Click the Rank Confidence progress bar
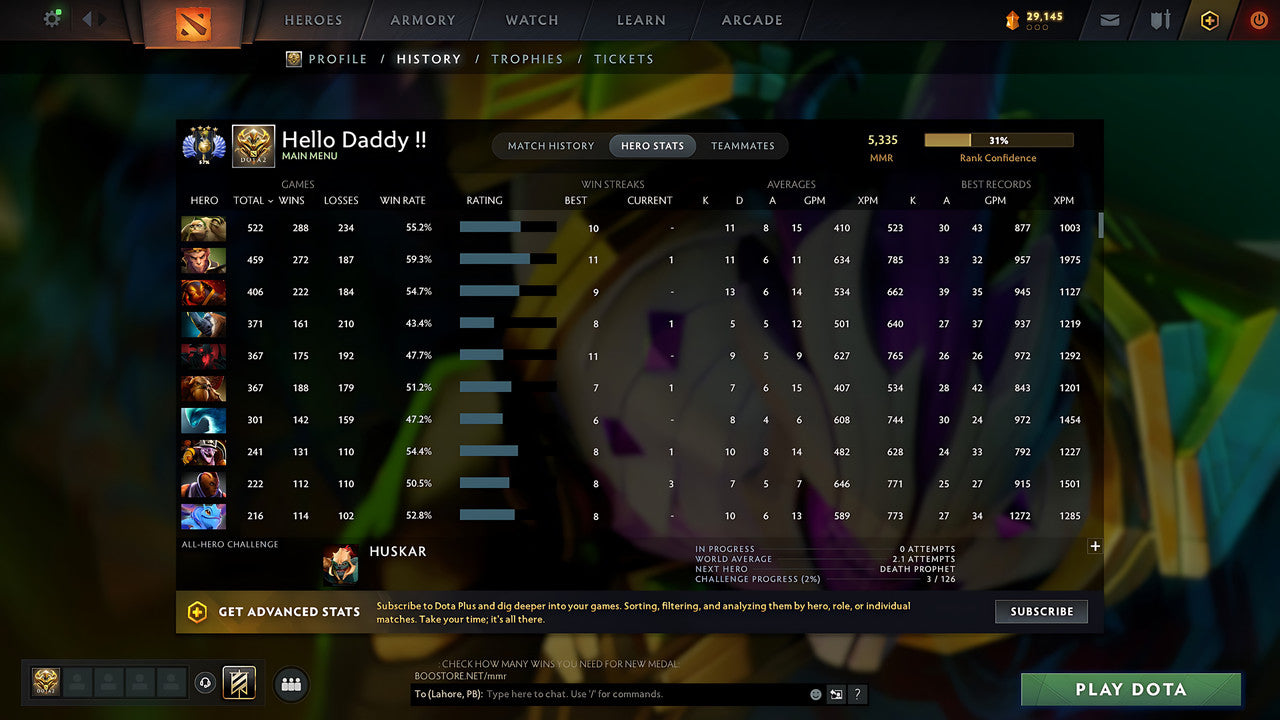1280x720 pixels. (999, 140)
